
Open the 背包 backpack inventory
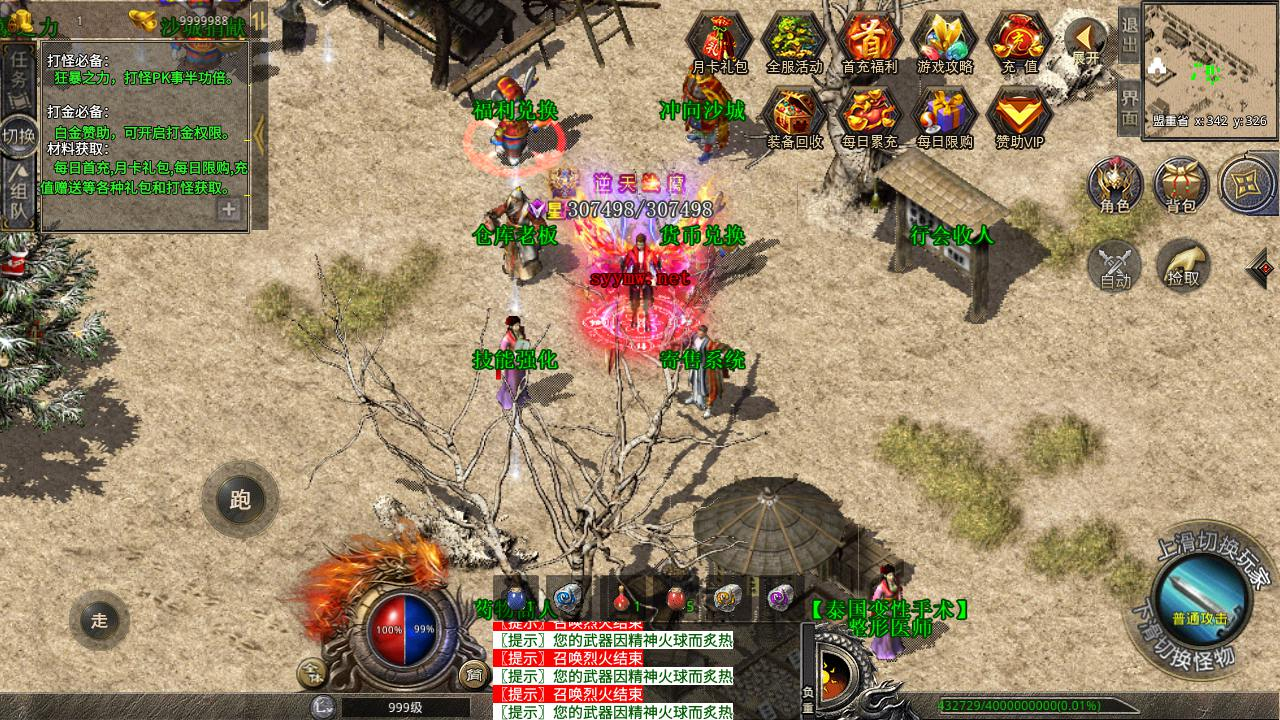coord(1181,185)
